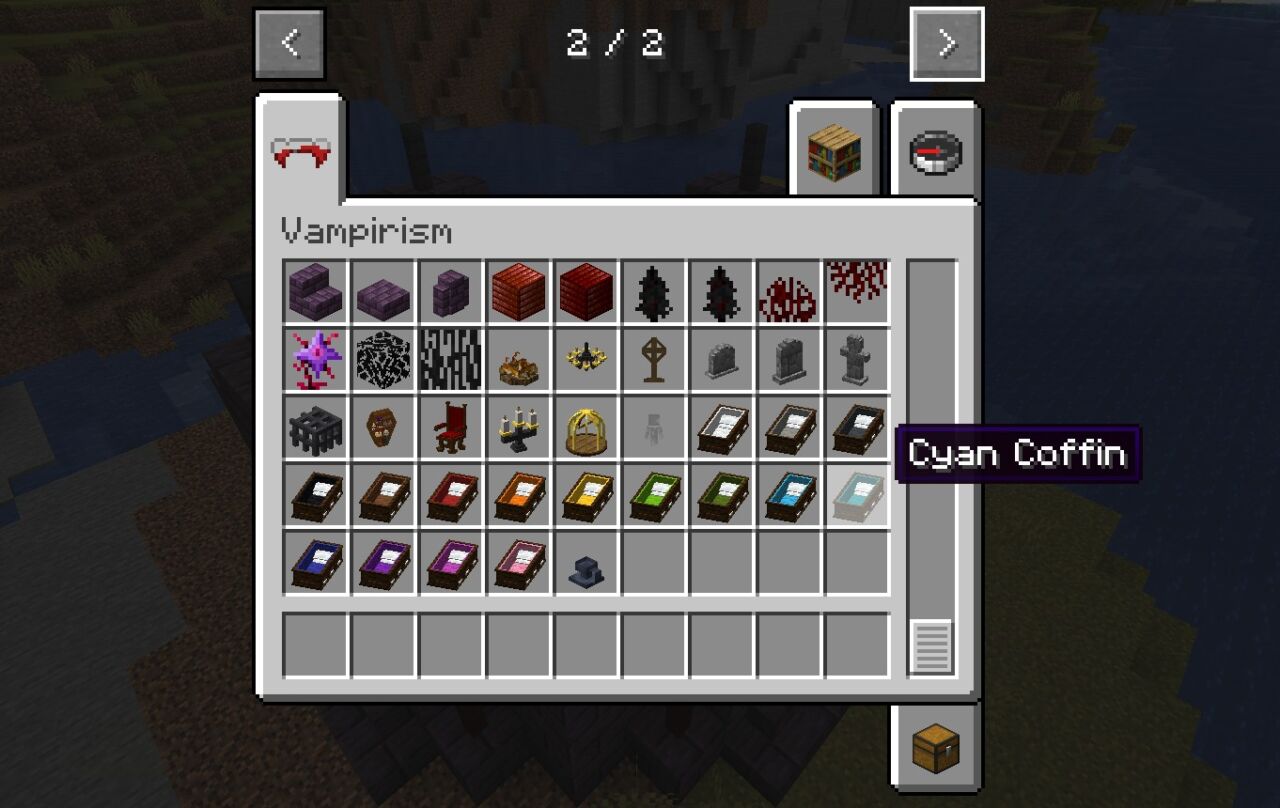1280x808 pixels.
Task: Switch to the compass search tab
Action: 935,152
